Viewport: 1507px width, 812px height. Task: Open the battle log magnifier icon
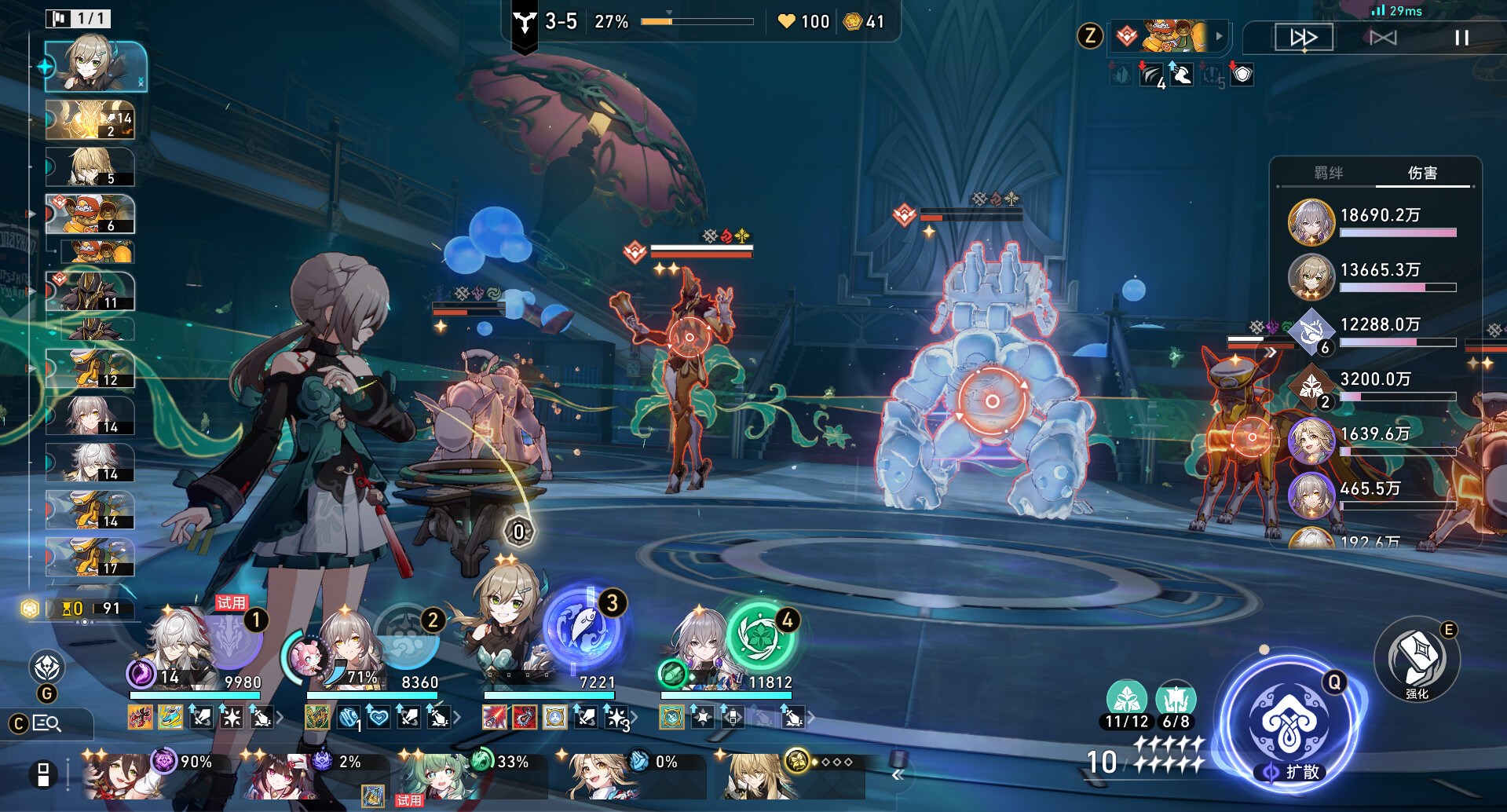(x=47, y=723)
